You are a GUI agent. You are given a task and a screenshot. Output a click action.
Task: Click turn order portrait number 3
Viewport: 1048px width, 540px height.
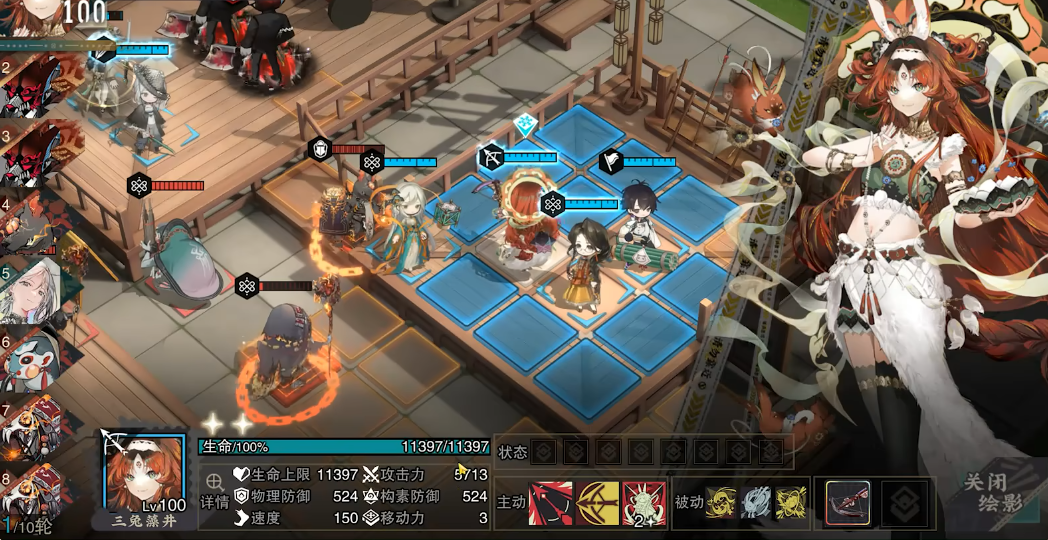(x=38, y=153)
